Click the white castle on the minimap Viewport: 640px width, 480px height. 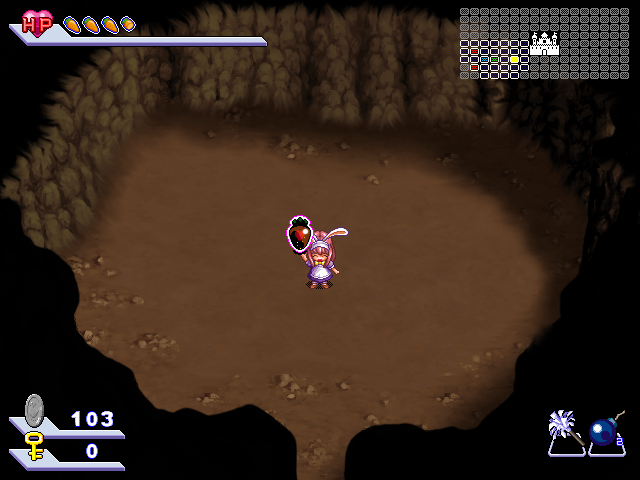click(x=544, y=43)
